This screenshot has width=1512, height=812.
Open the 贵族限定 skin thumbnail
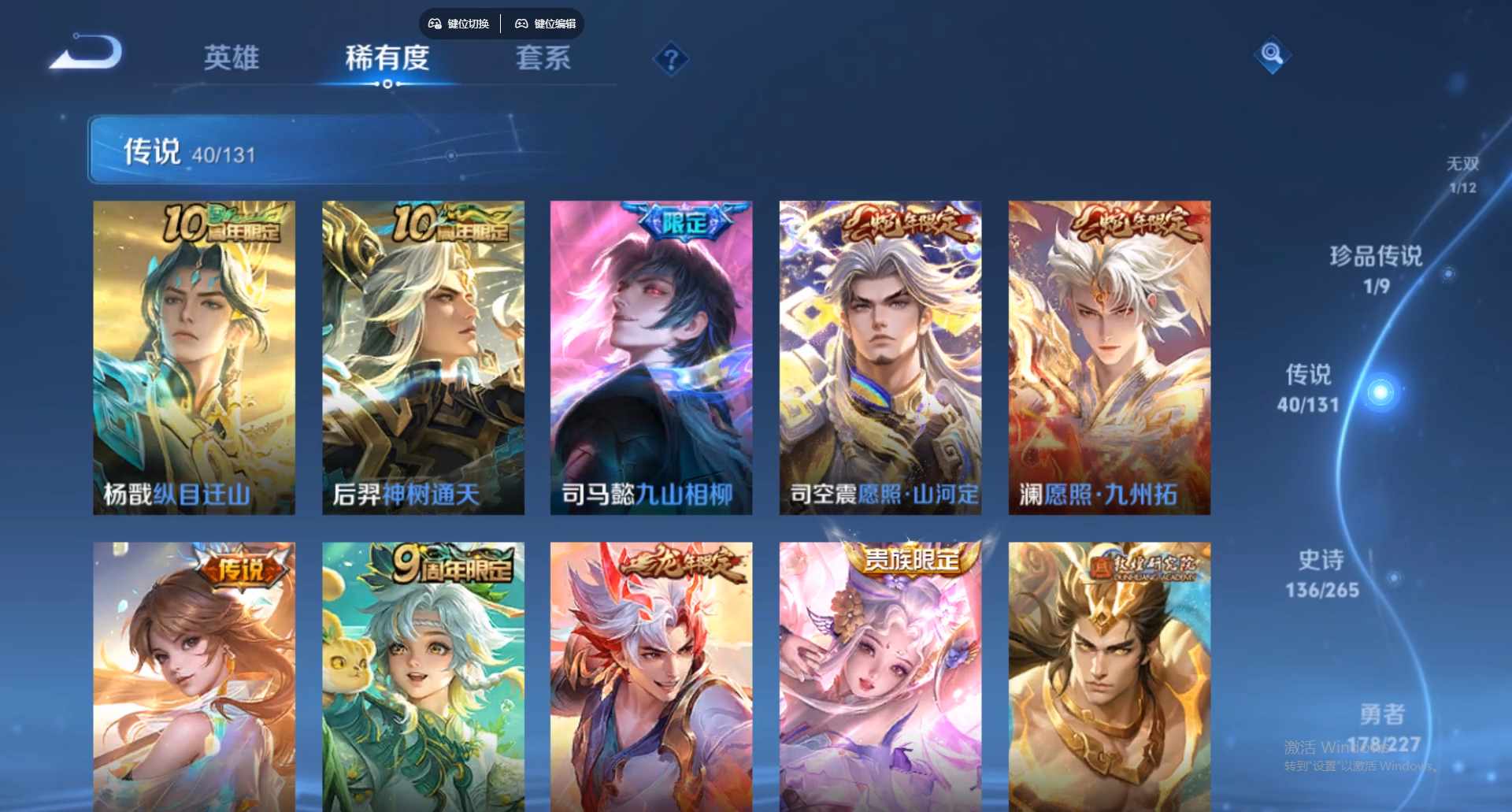[880, 677]
